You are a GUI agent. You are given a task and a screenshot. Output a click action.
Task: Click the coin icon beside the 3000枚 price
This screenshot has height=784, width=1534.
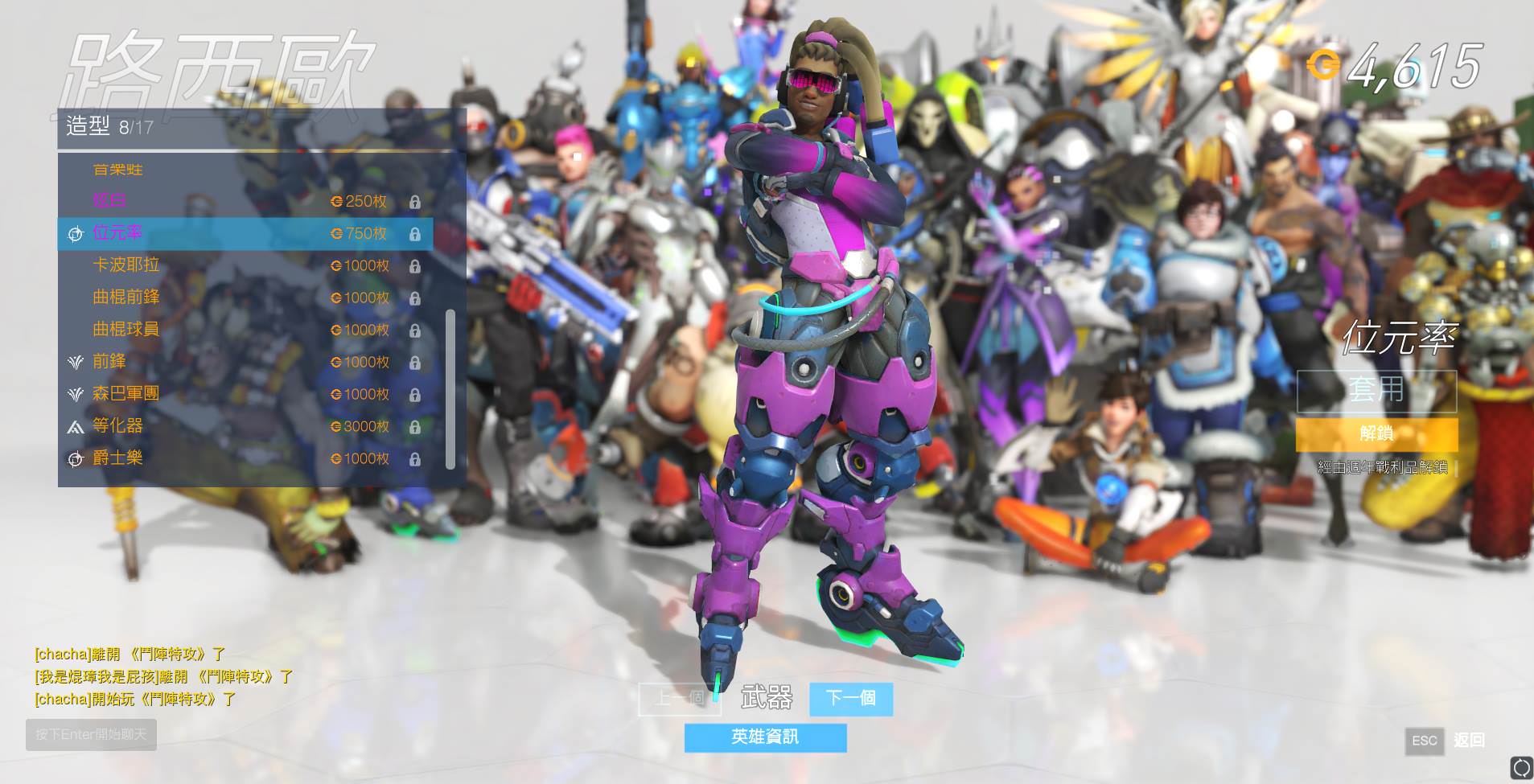335,426
